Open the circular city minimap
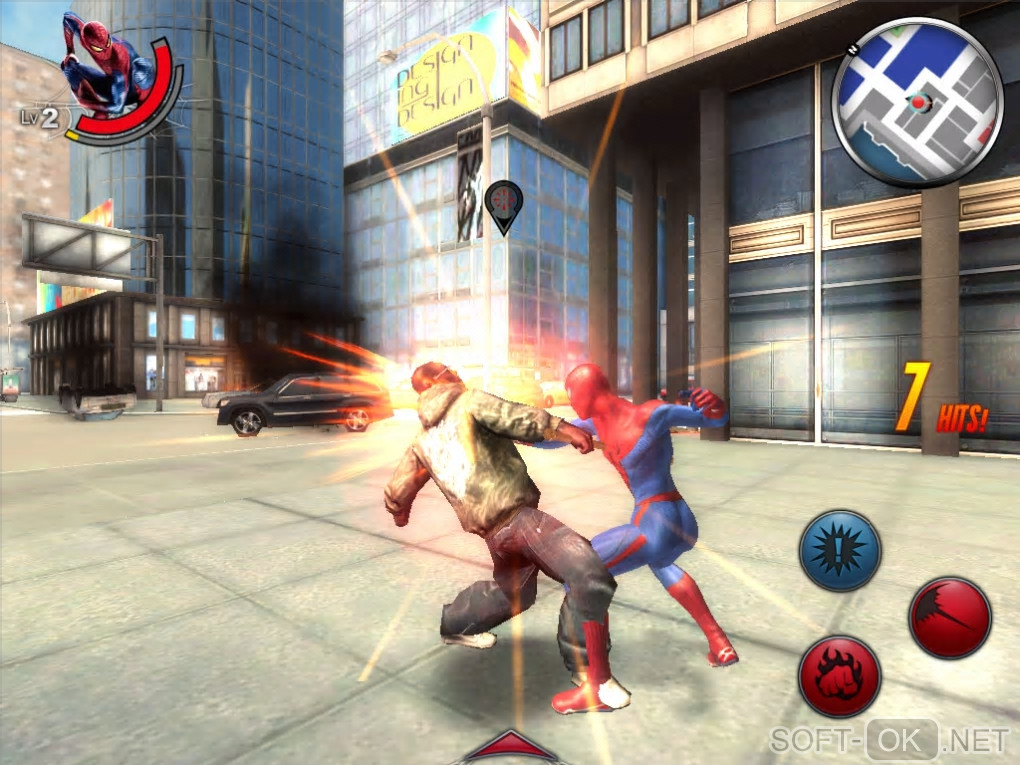This screenshot has width=1020, height=765. 917,102
